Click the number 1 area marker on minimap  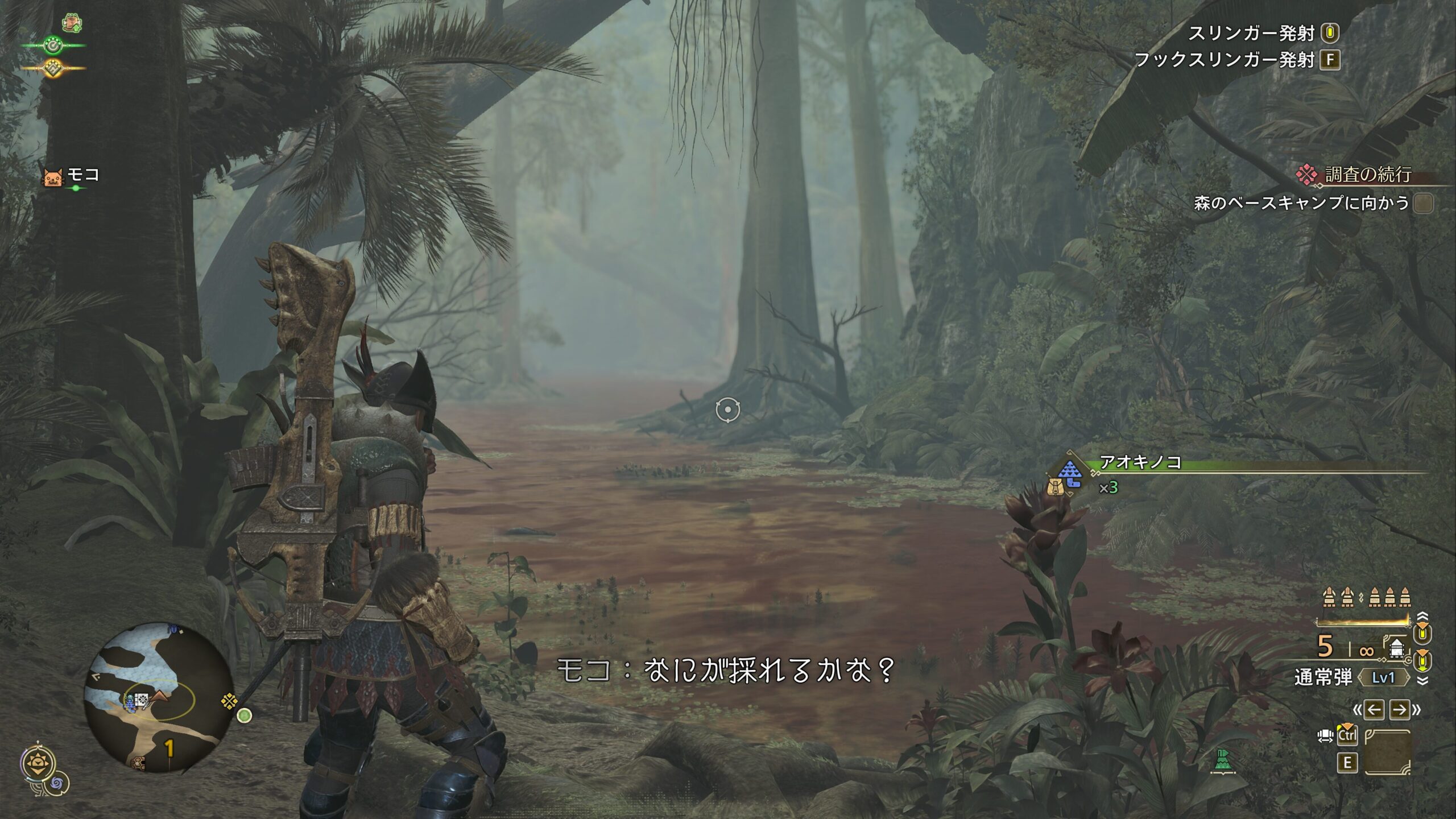[x=169, y=748]
